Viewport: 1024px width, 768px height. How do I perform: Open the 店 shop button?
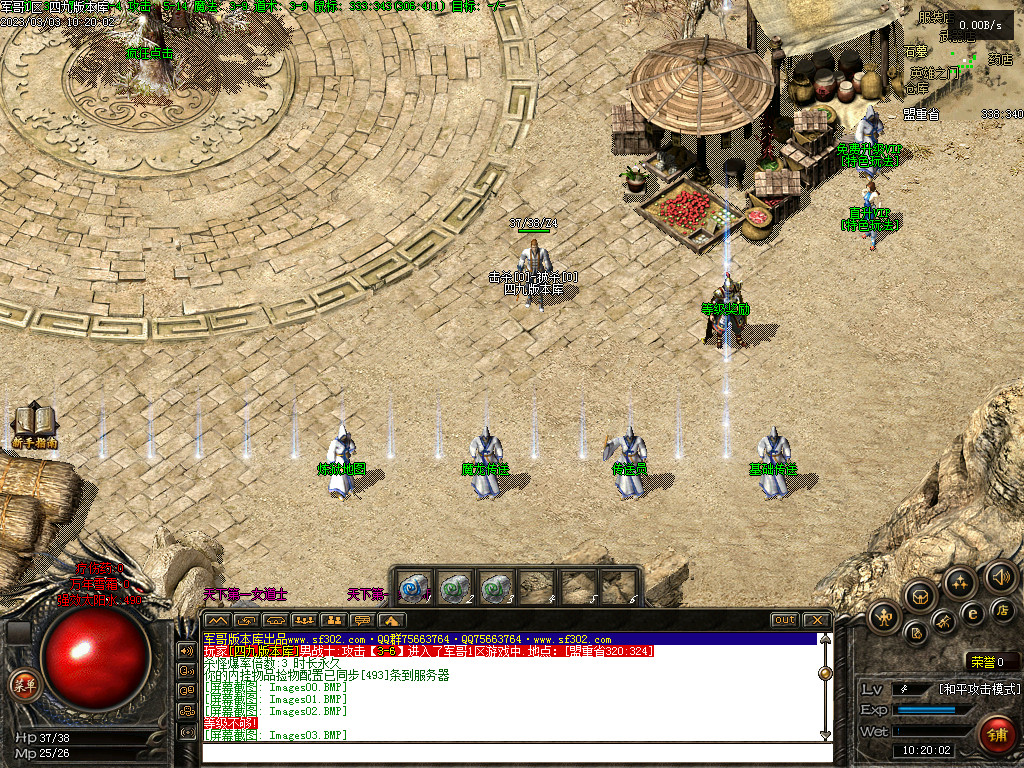pos(1003,609)
